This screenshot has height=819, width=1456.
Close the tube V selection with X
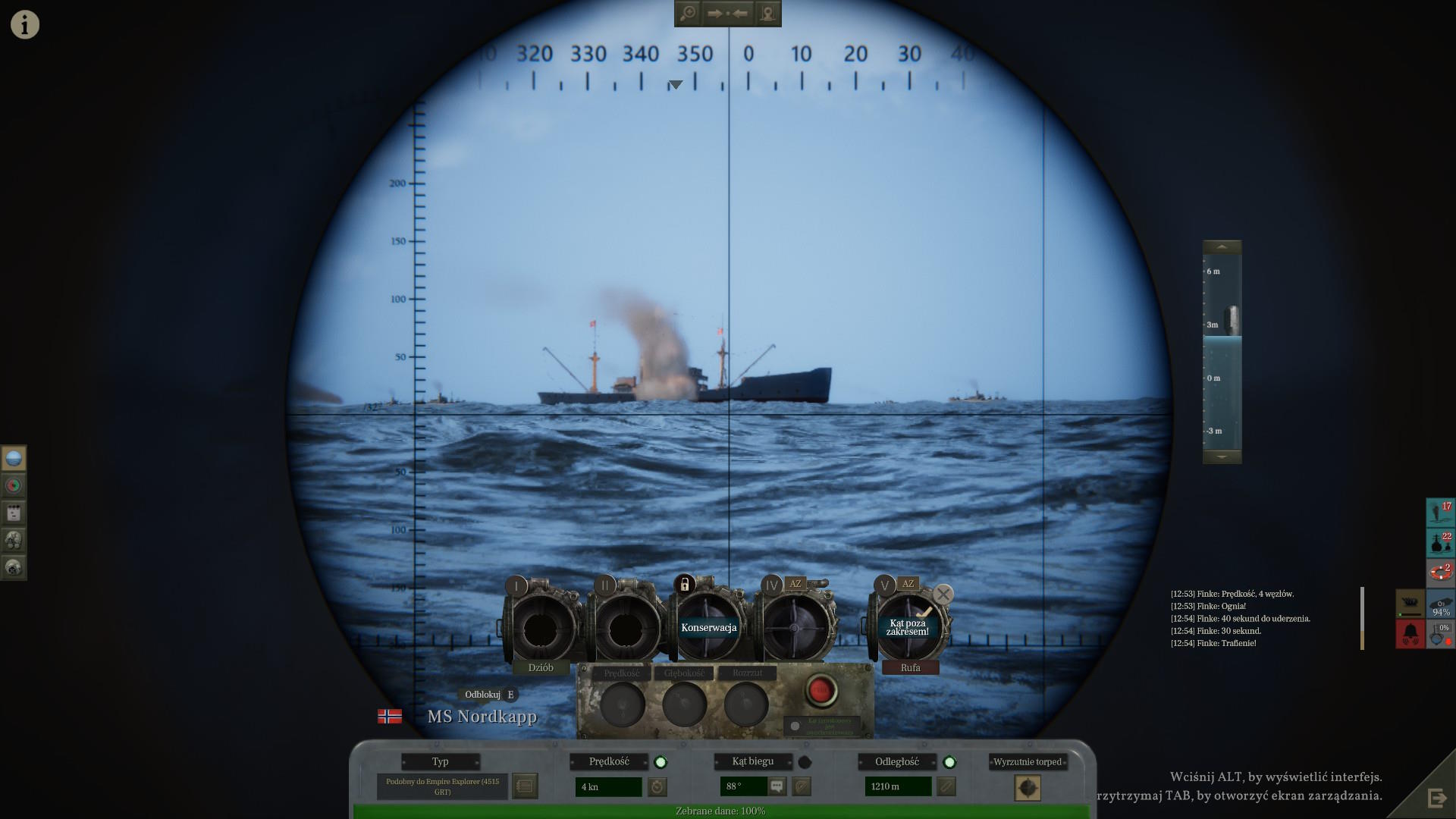[943, 595]
